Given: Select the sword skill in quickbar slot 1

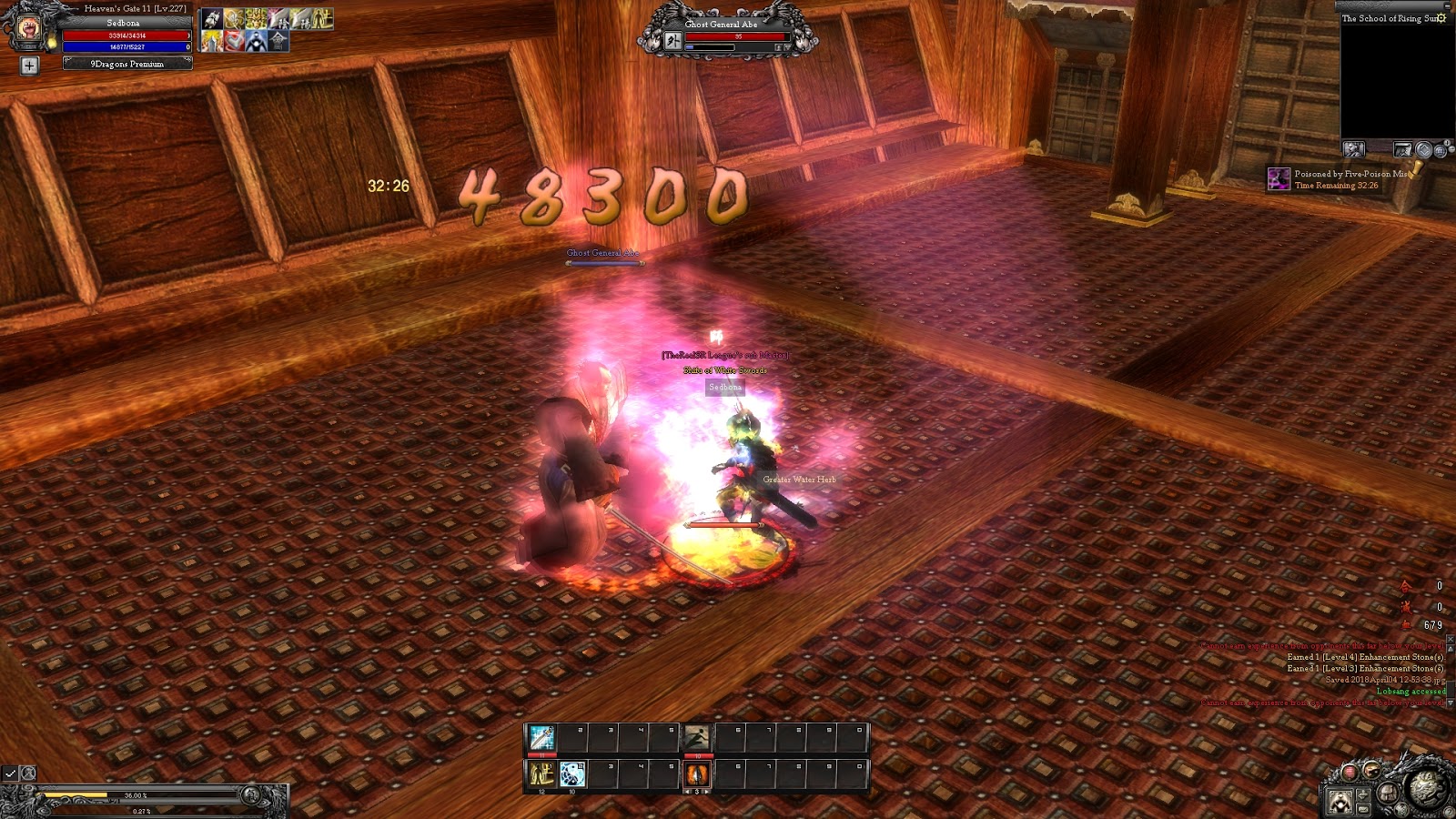Looking at the screenshot, I should point(542,737).
